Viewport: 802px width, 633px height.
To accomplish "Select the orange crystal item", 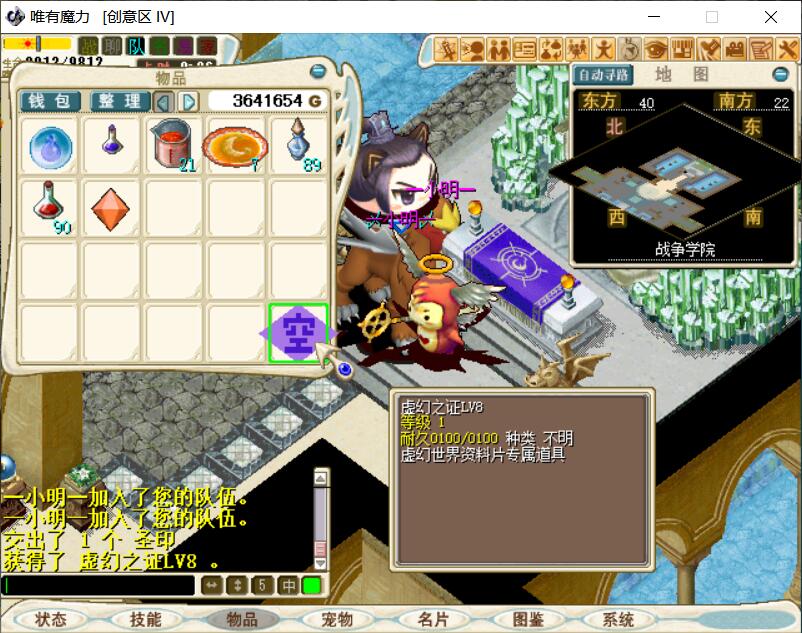I will [x=111, y=207].
